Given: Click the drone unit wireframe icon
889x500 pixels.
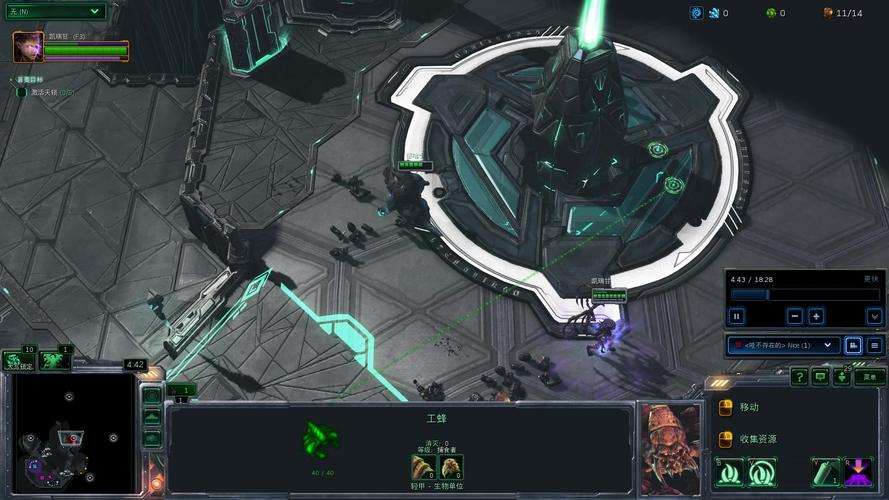Looking at the screenshot, I should (x=322, y=439).
